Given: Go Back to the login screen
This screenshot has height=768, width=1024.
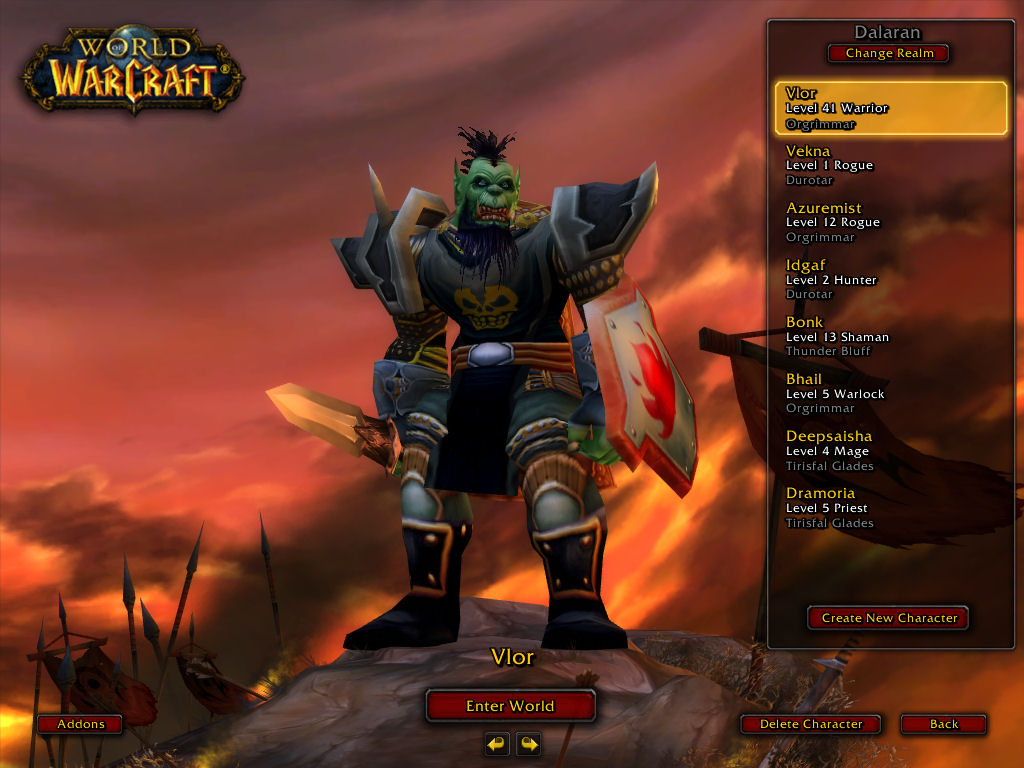Looking at the screenshot, I should coord(943,724).
